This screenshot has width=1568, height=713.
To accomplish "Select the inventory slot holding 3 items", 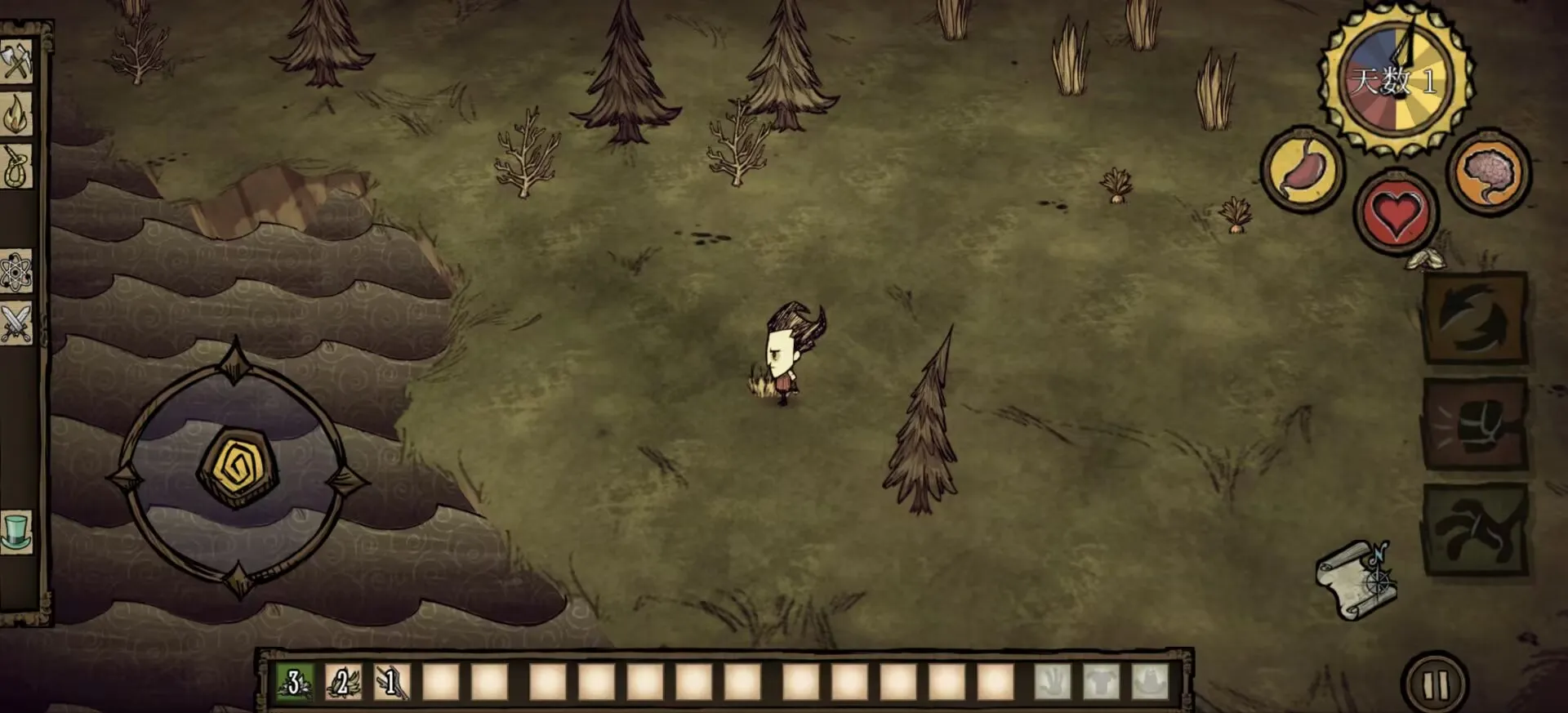I will pyautogui.click(x=294, y=682).
